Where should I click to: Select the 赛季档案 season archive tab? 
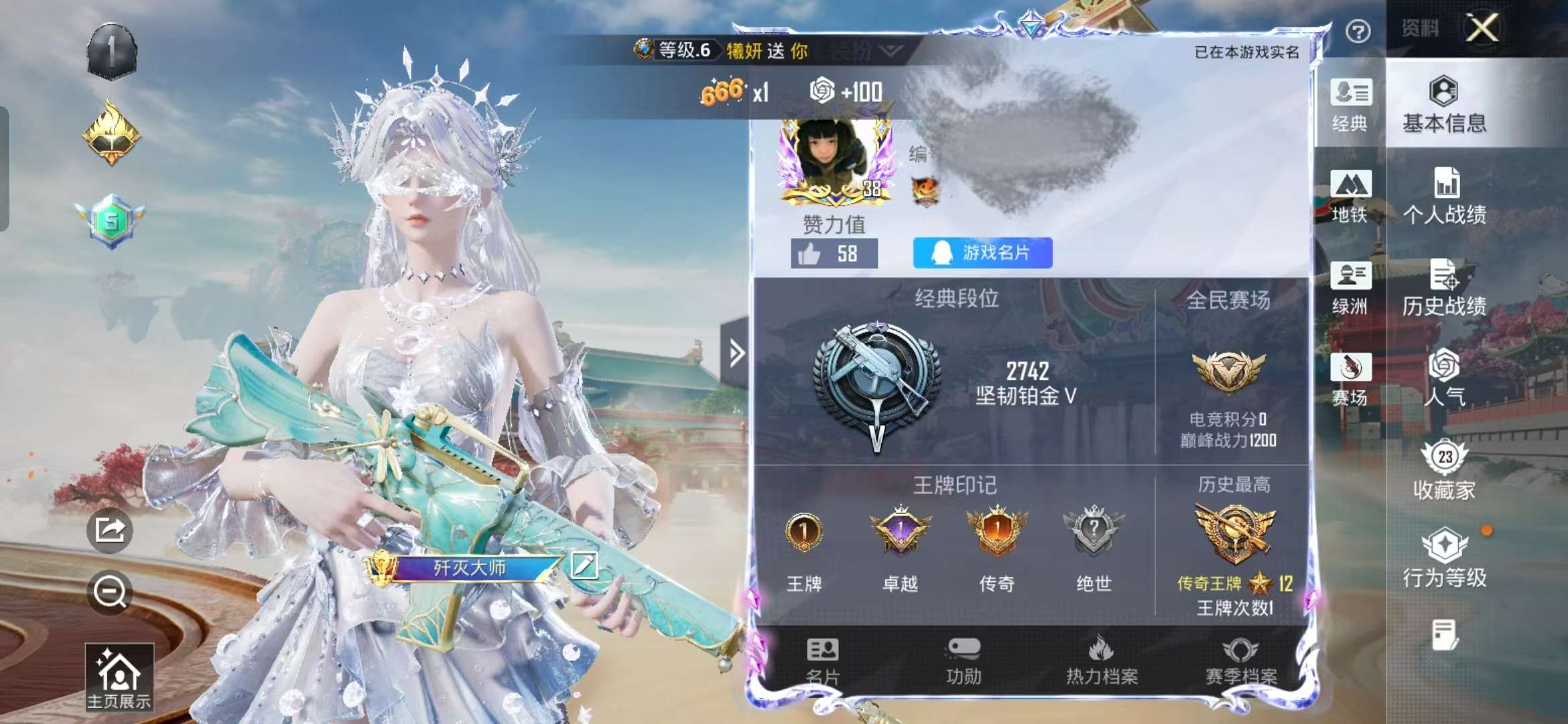coord(1241,661)
